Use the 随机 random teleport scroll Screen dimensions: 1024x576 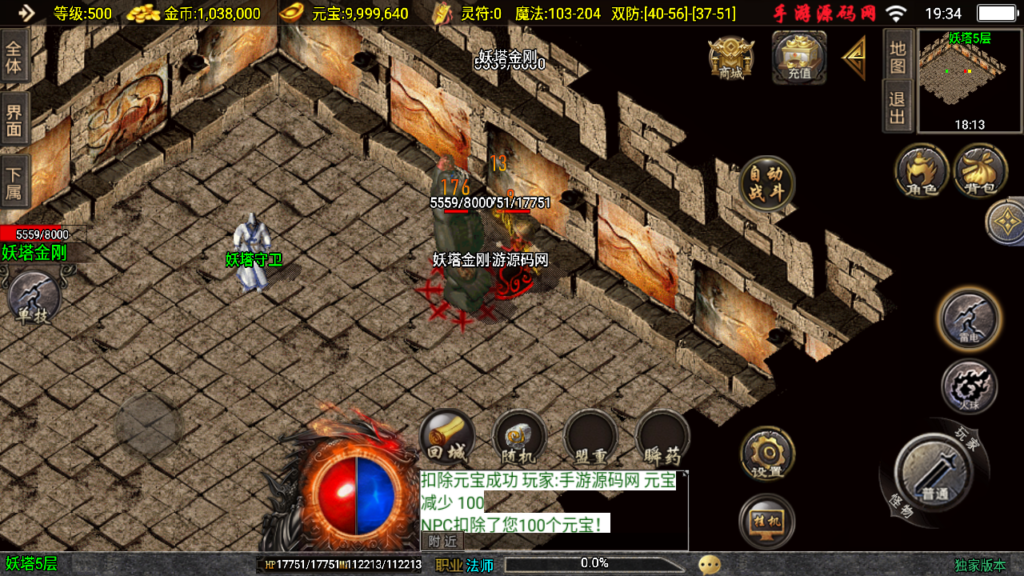point(519,437)
